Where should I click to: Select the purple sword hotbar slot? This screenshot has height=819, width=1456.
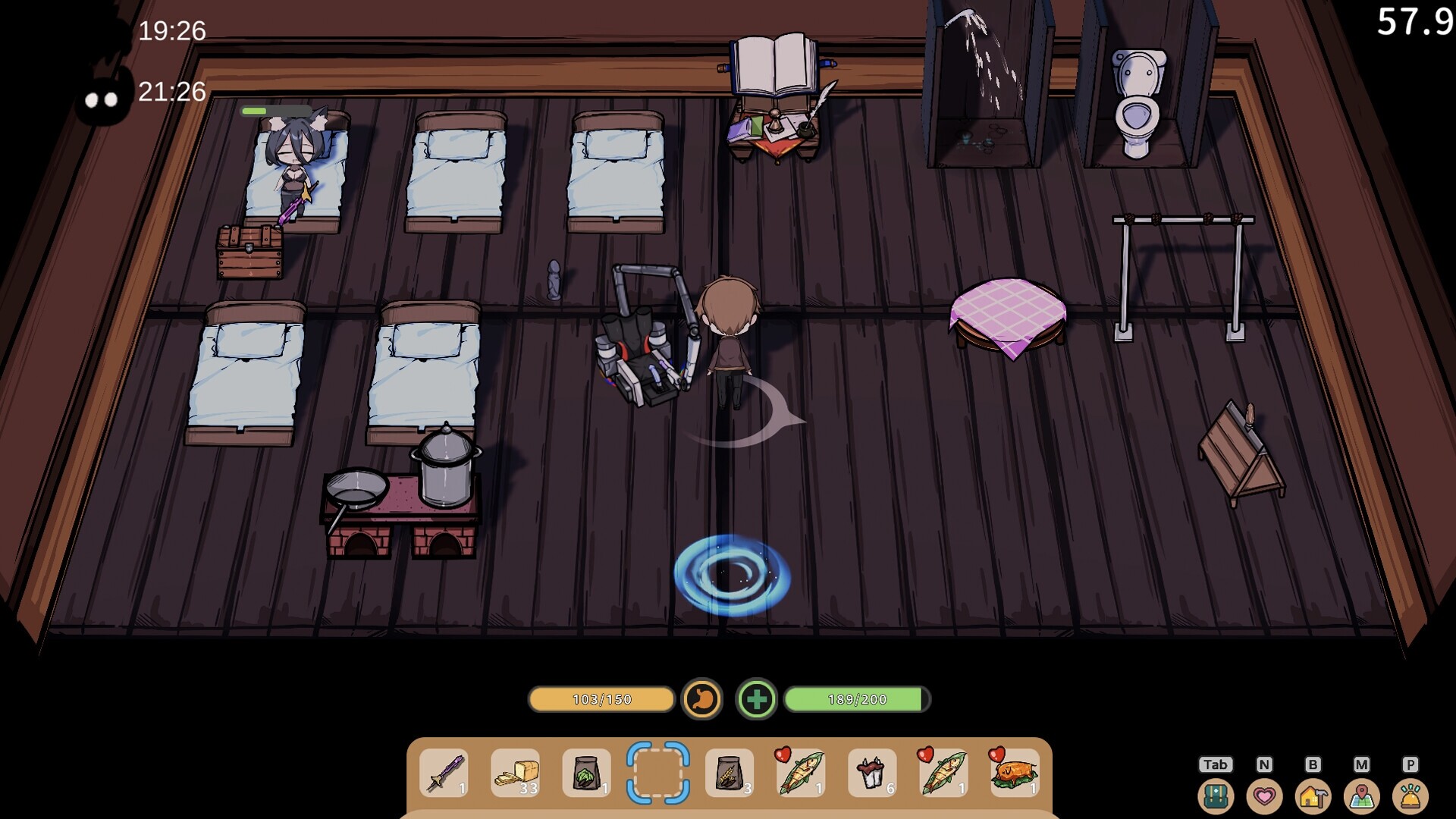tap(444, 773)
